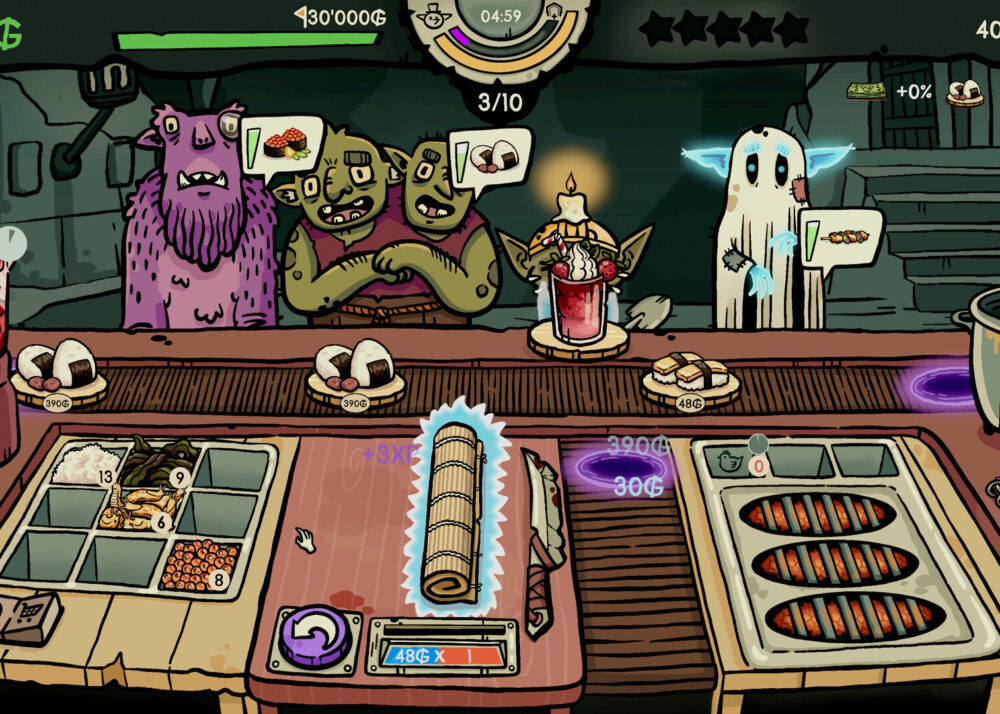Select the bloody kitchen knife
This screenshot has height=714, width=1000.
[542, 540]
